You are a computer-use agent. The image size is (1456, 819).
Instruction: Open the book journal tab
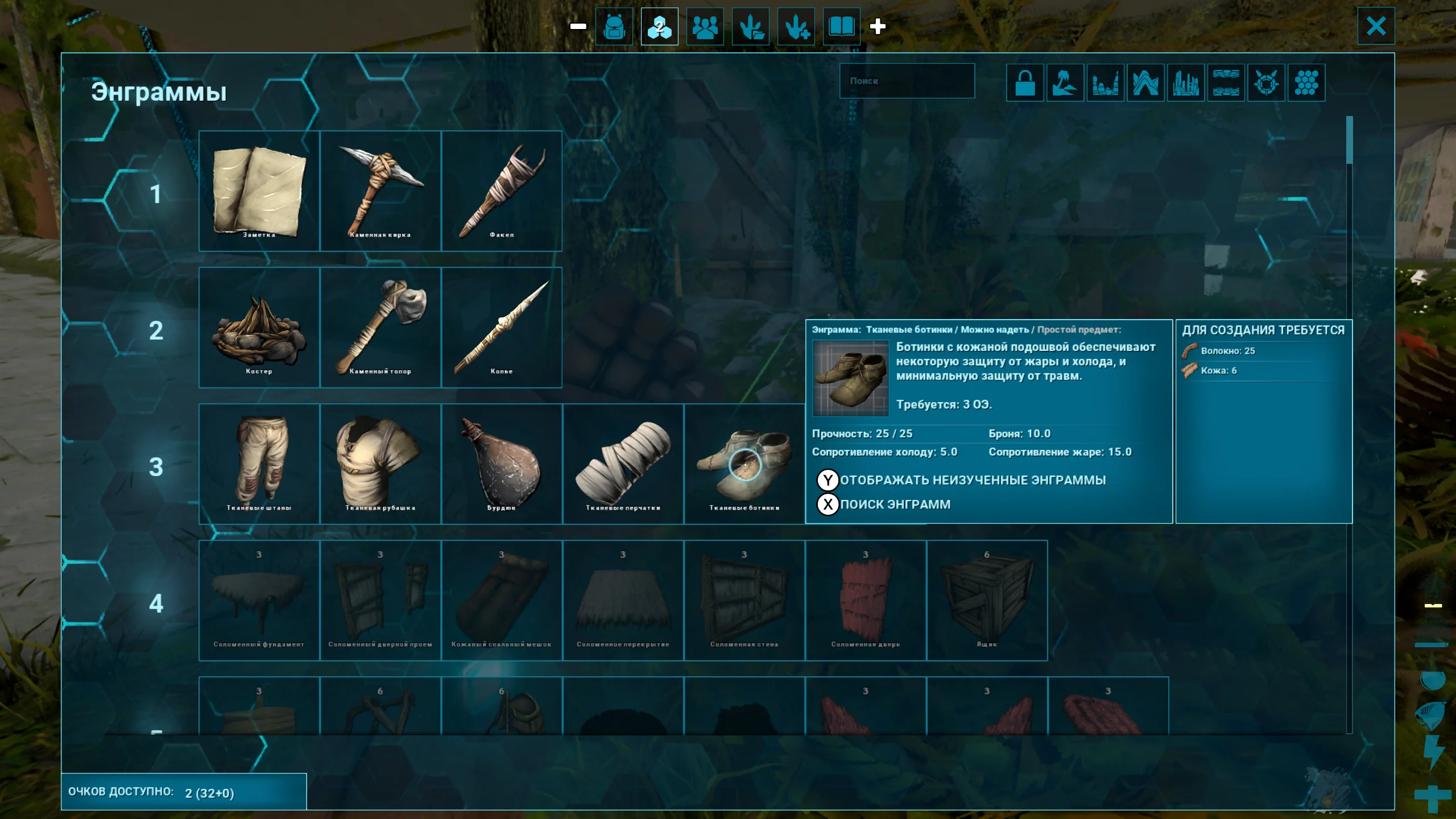click(841, 27)
